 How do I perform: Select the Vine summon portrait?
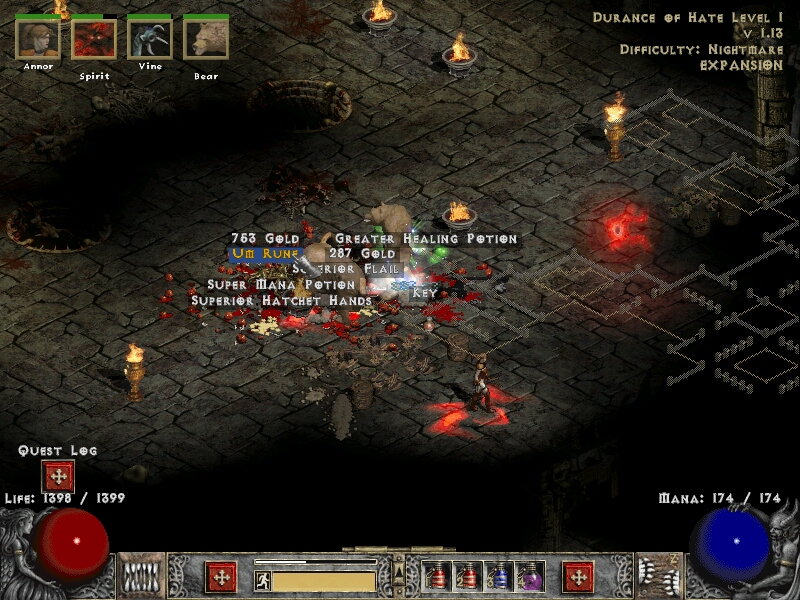coord(150,40)
